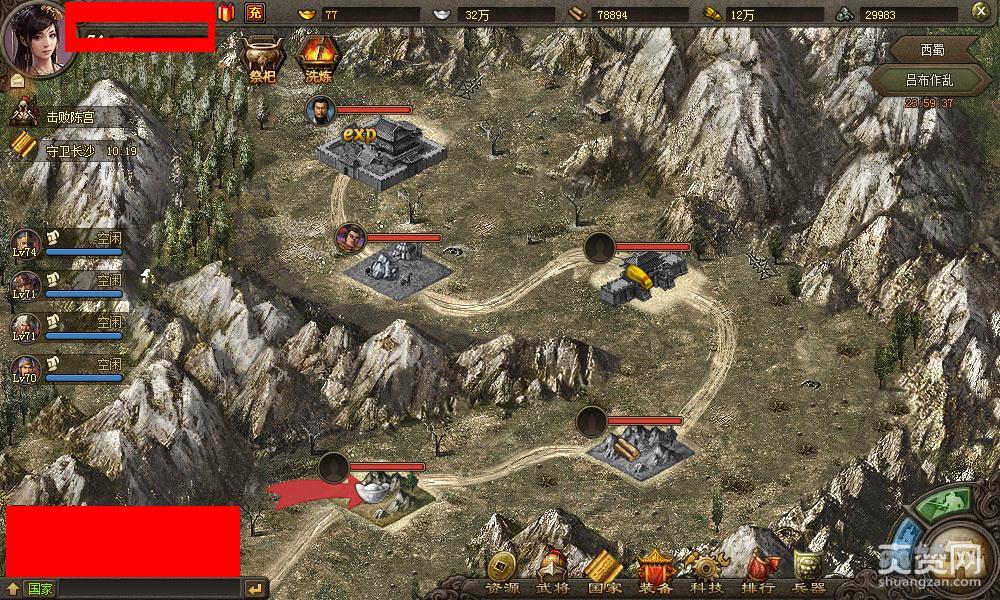This screenshot has height=600, width=1000.
Task: Open the 科技 technology menu
Action: 707,573
